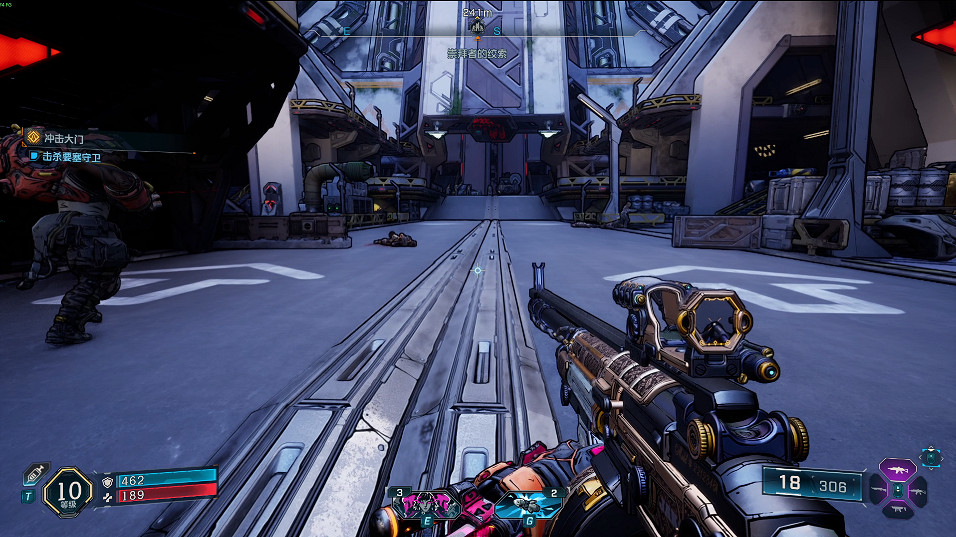Open the level 10 character badge
This screenshot has width=956, height=537.
pos(68,490)
